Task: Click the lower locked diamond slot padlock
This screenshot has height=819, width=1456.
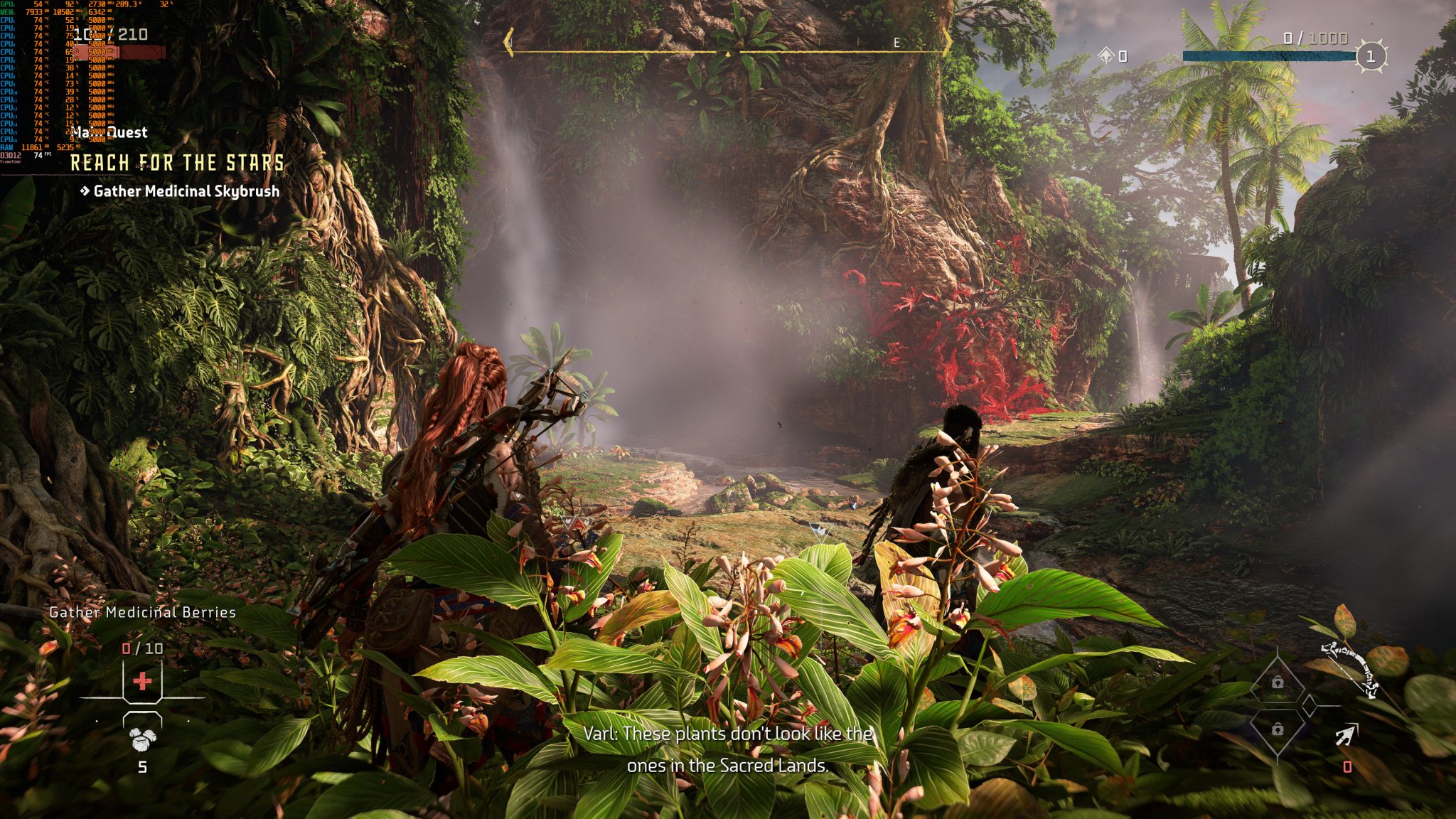Action: point(1278,728)
